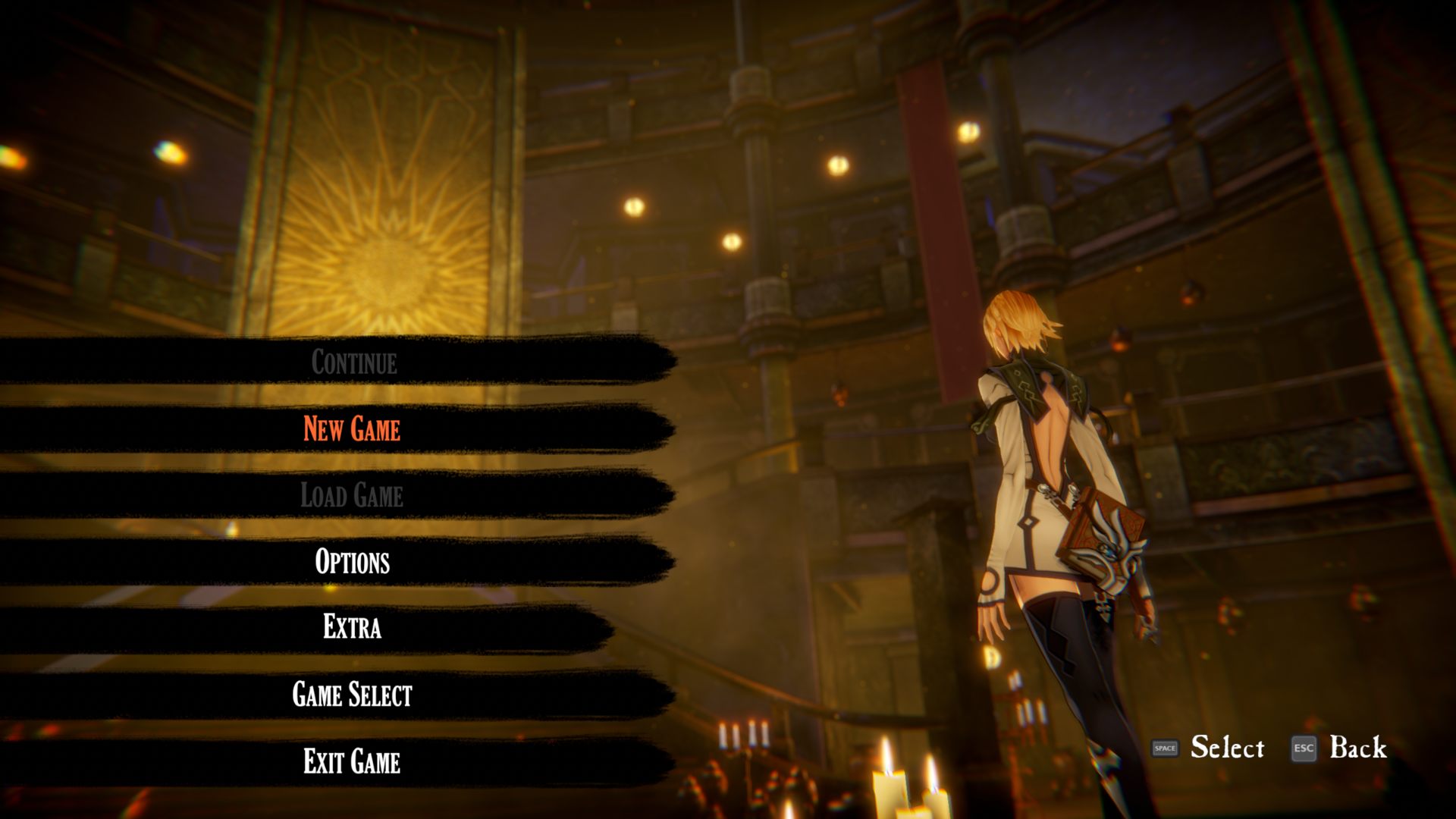1456x819 pixels.
Task: Go to Game Select
Action: point(352,695)
